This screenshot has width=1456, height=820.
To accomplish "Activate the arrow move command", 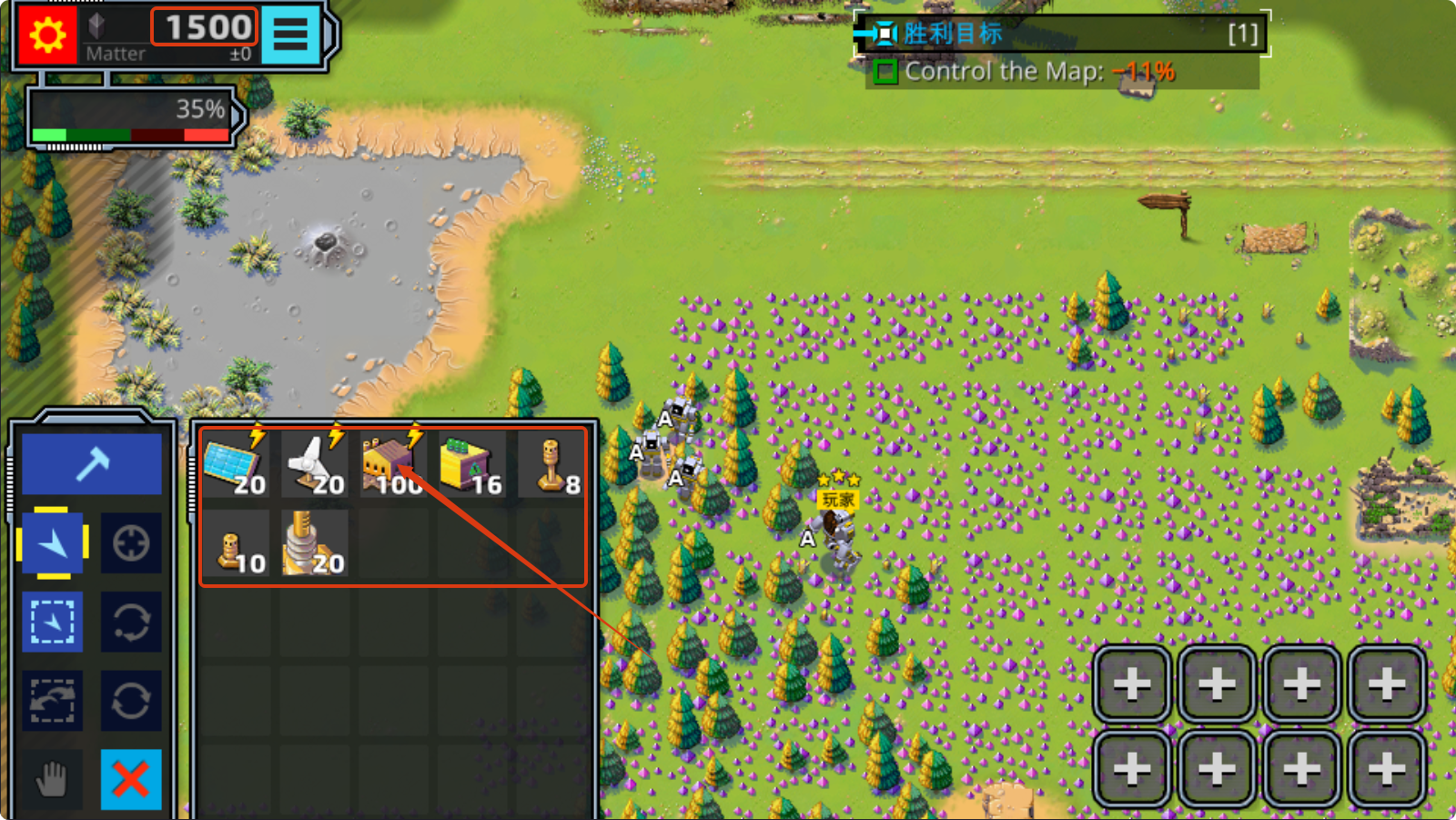I will (x=53, y=543).
